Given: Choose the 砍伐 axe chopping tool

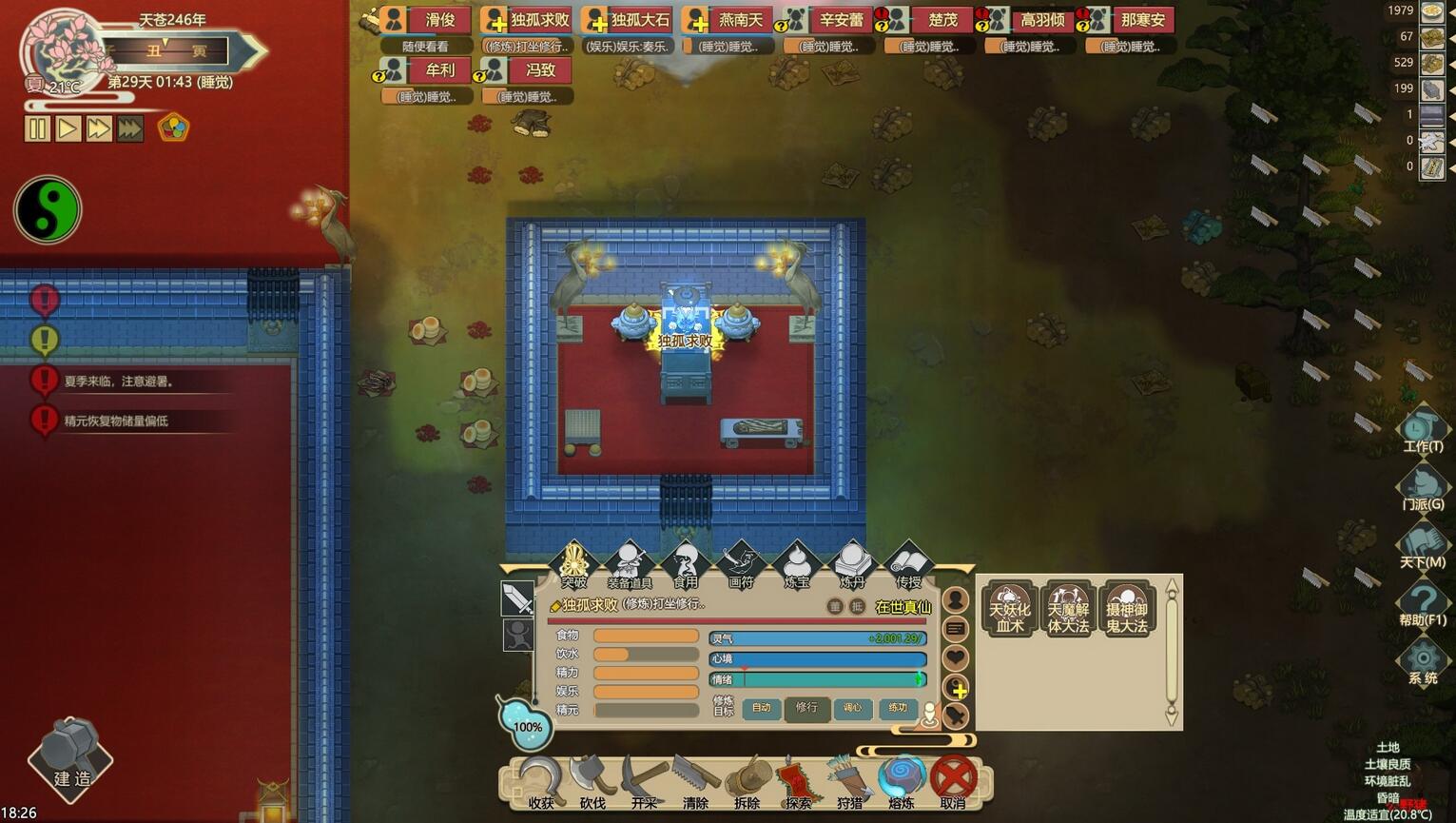Looking at the screenshot, I should pos(592,781).
